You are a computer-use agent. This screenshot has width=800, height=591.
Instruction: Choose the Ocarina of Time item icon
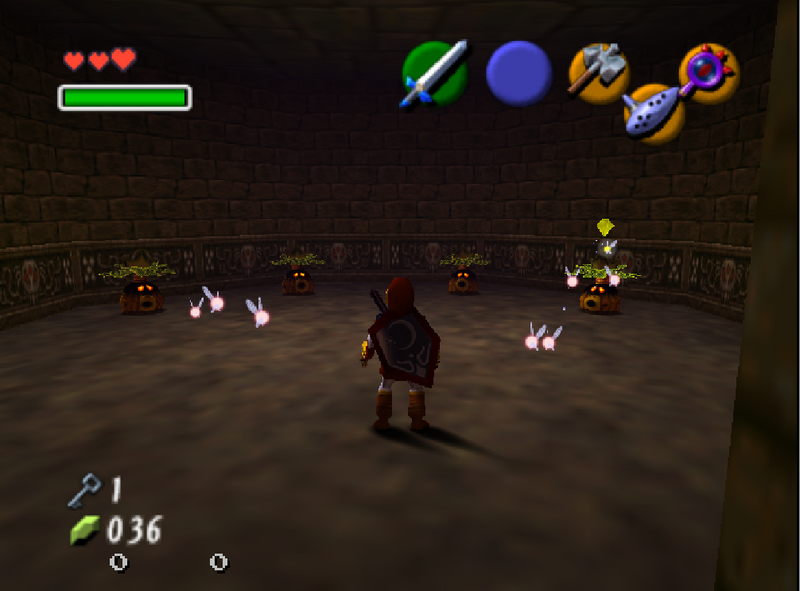click(x=654, y=111)
